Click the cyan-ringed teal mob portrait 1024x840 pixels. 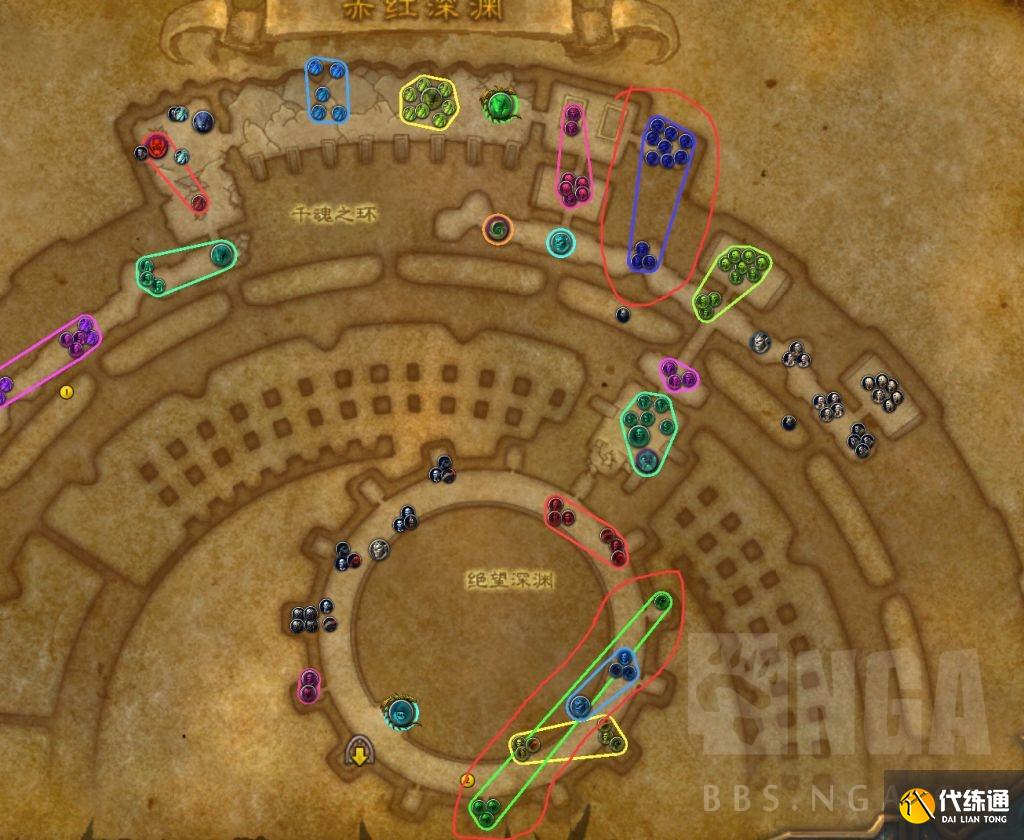tap(560, 241)
